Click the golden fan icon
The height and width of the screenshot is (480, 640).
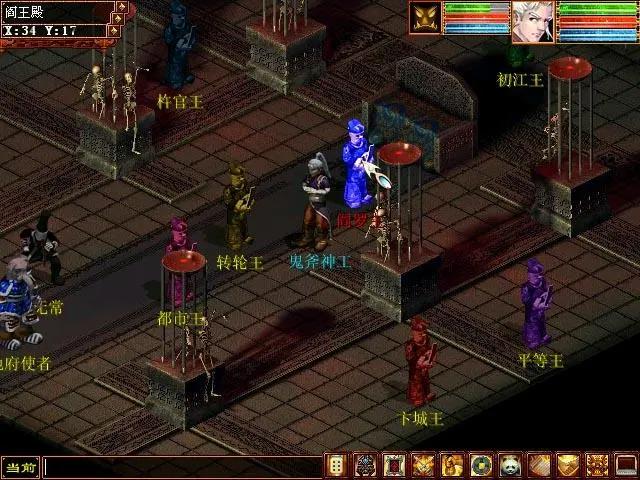click(539, 466)
